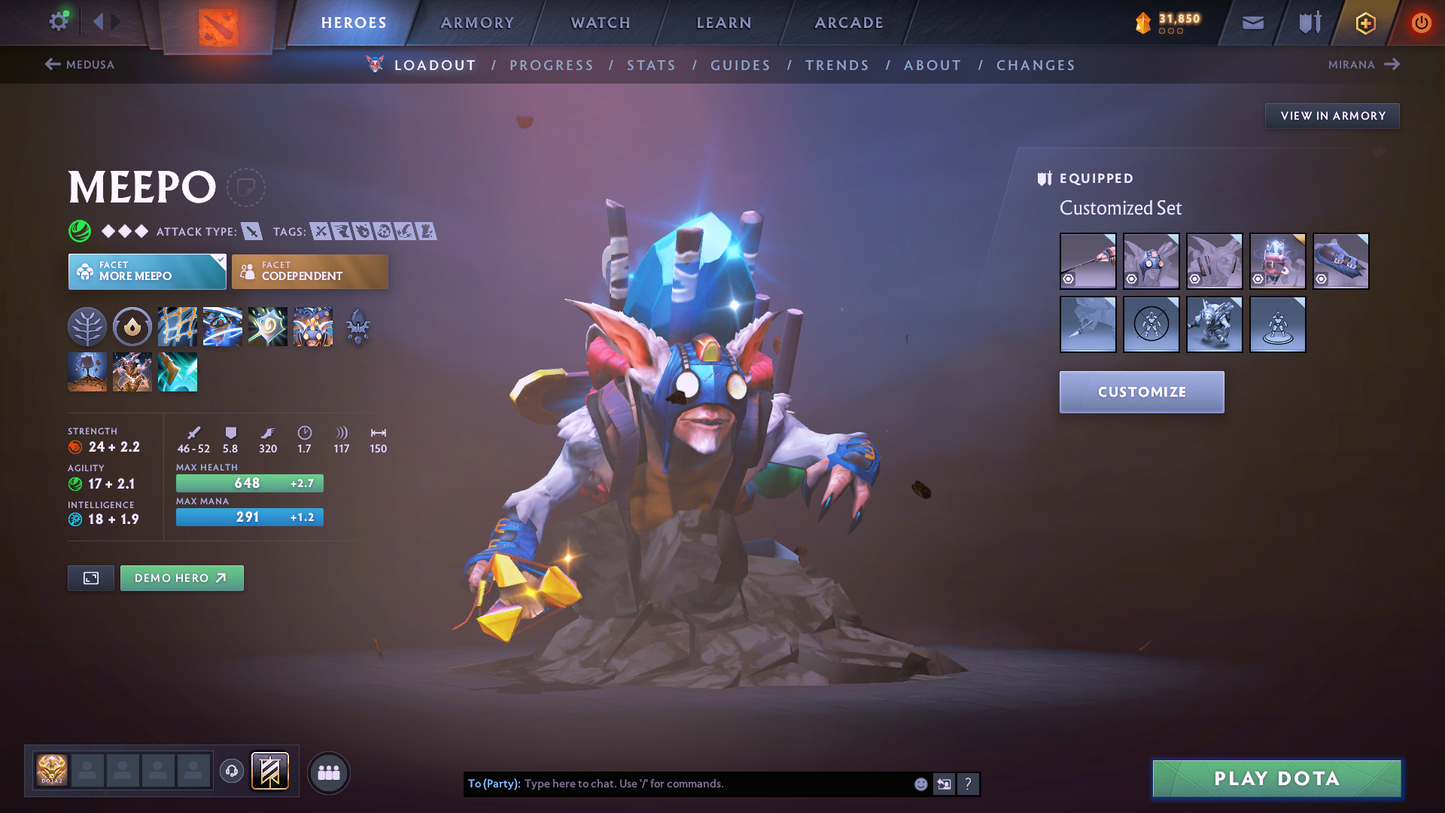Switch to the Watch tab

pyautogui.click(x=600, y=23)
